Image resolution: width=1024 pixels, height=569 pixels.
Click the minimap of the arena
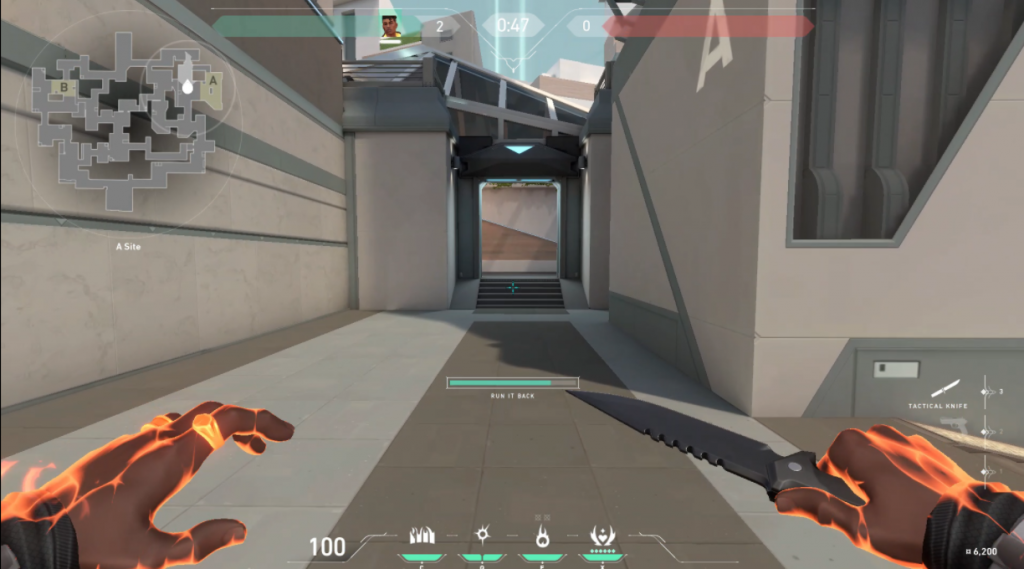(124, 120)
